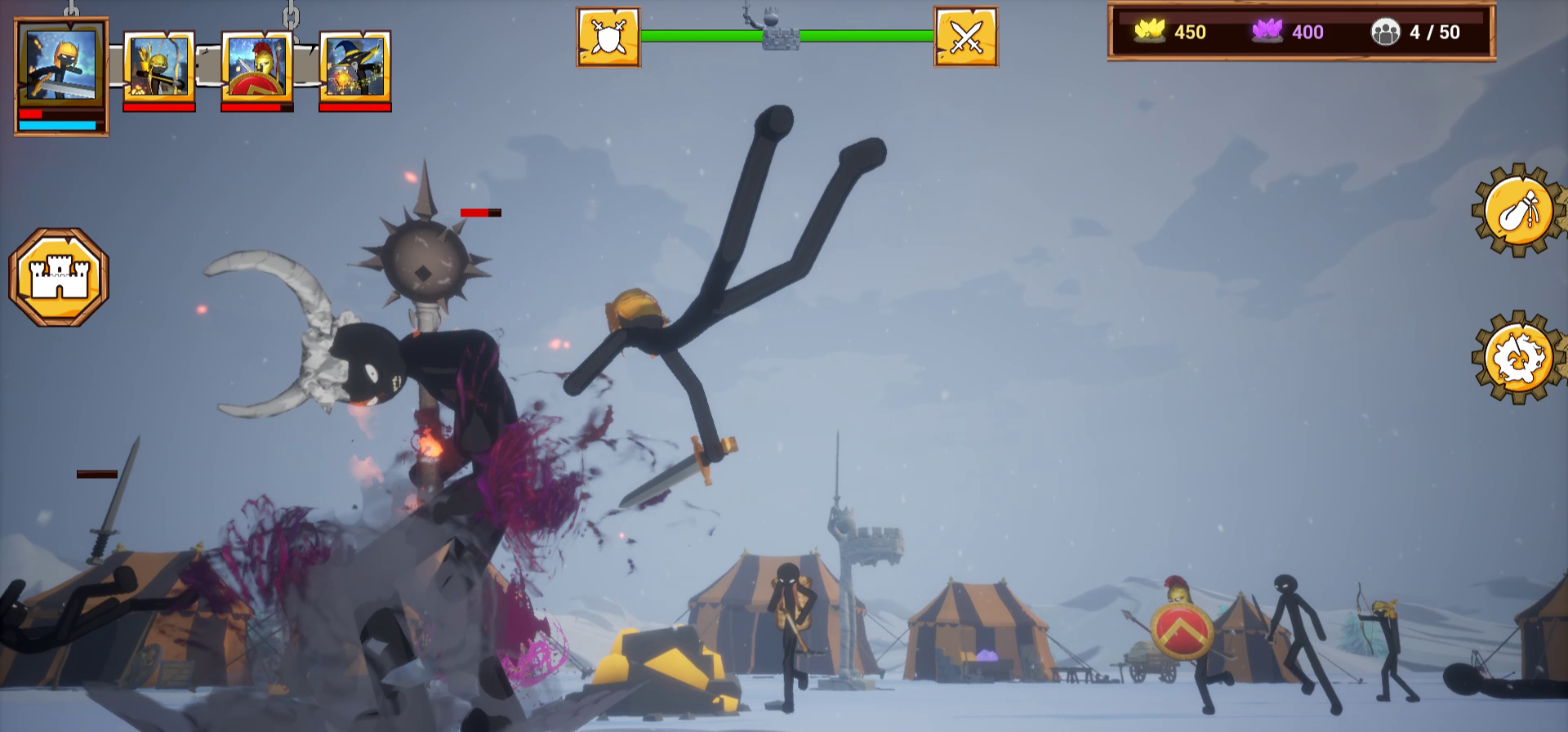Activate the bomb bag ability gear
Viewport: 1568px width, 732px height.
tap(1518, 212)
